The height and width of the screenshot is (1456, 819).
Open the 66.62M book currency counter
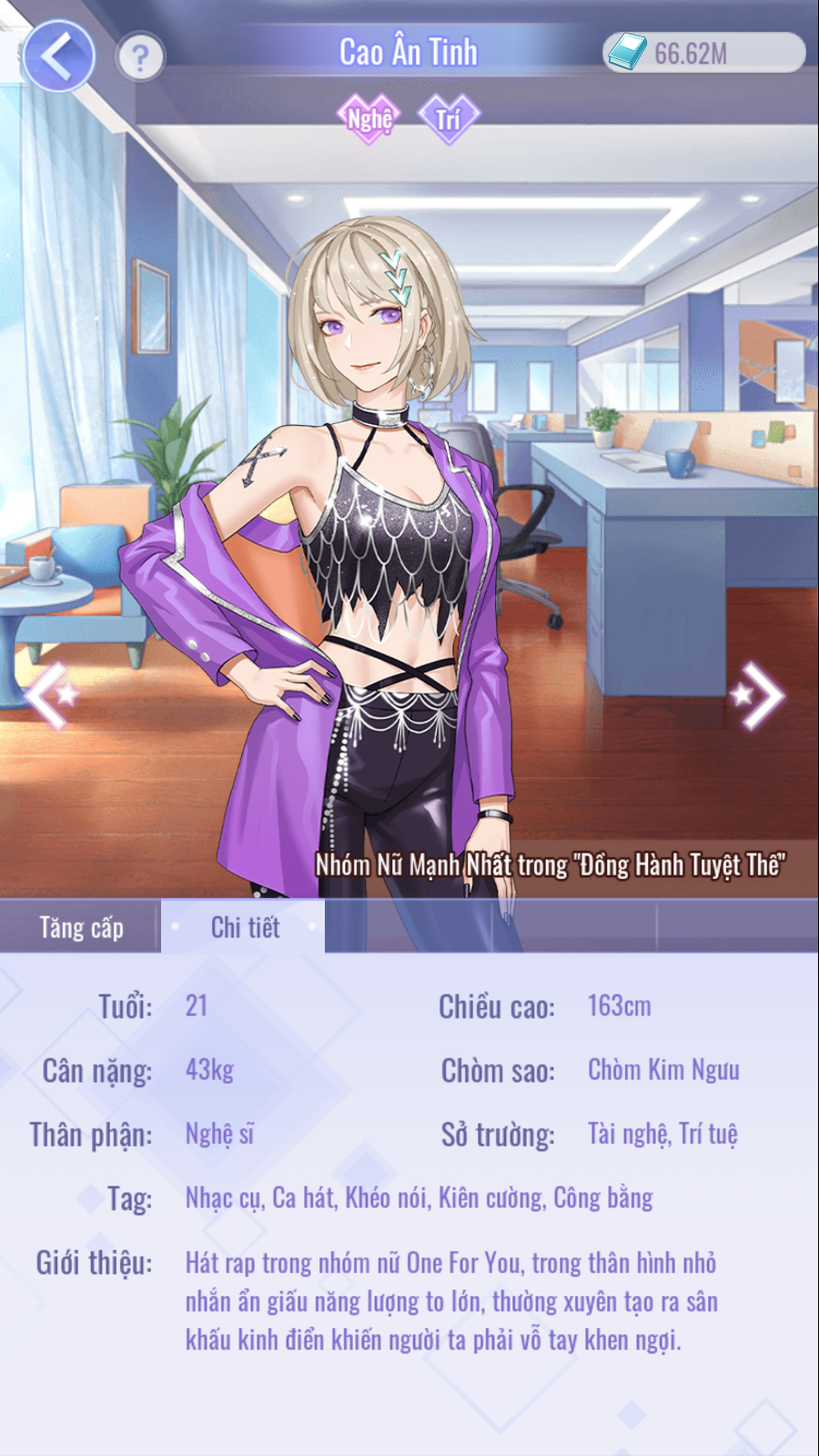(703, 53)
